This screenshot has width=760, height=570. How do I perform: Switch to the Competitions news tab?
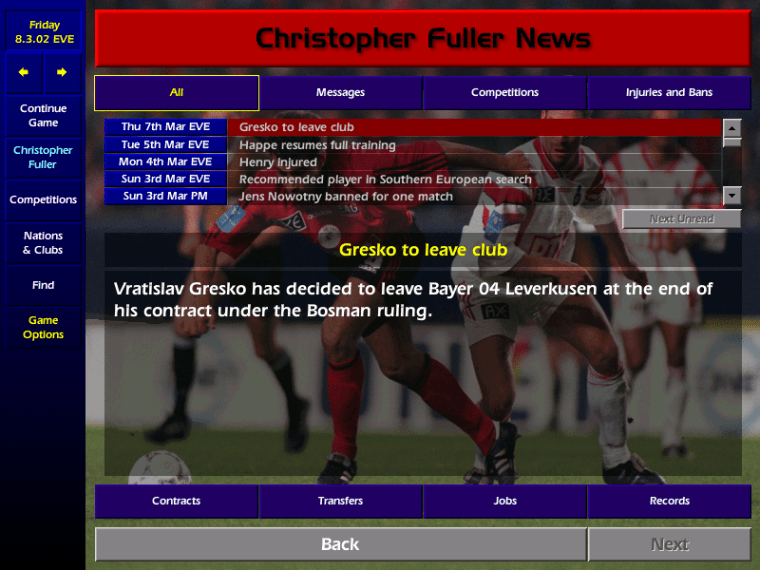pos(505,93)
